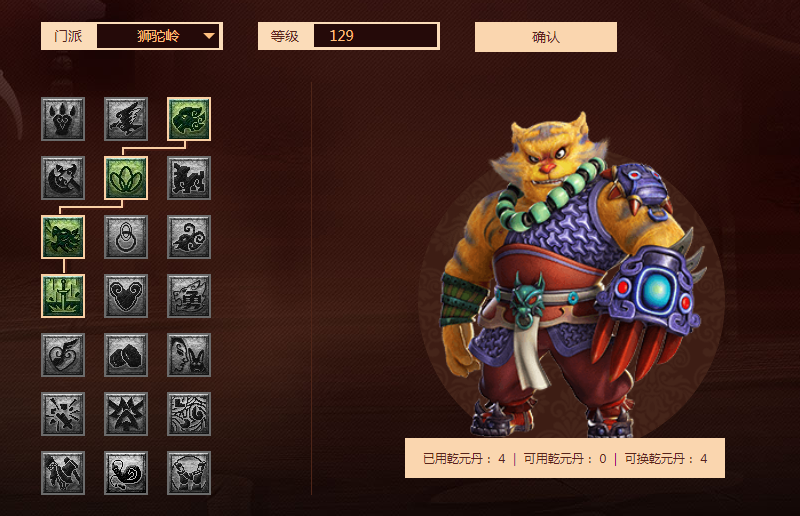Choose the grey eagle skill icon
800x516 pixels.
tap(126, 119)
